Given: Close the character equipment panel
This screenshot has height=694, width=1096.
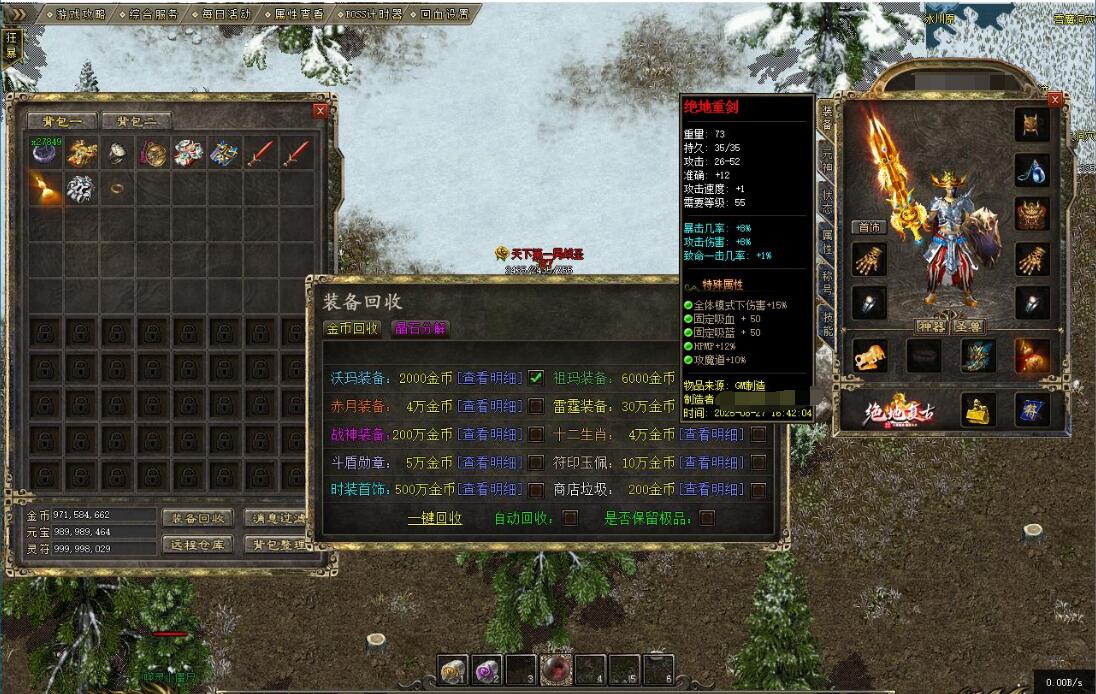Looking at the screenshot, I should point(1054,100).
